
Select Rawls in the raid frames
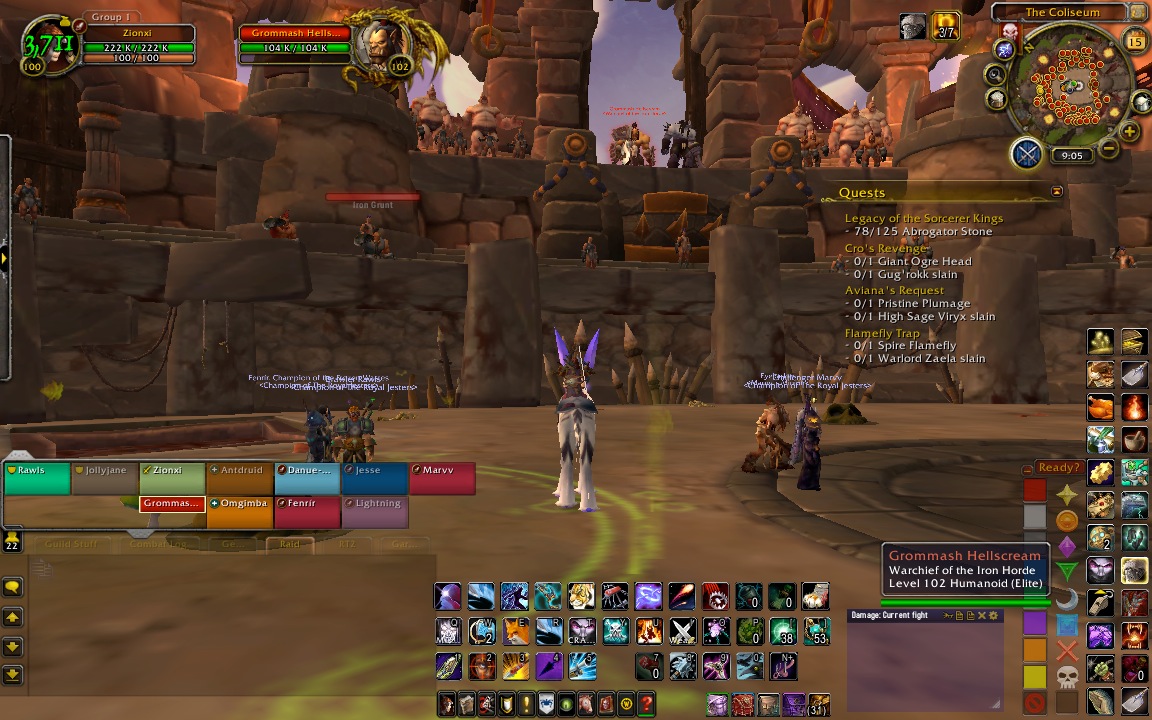(x=37, y=478)
